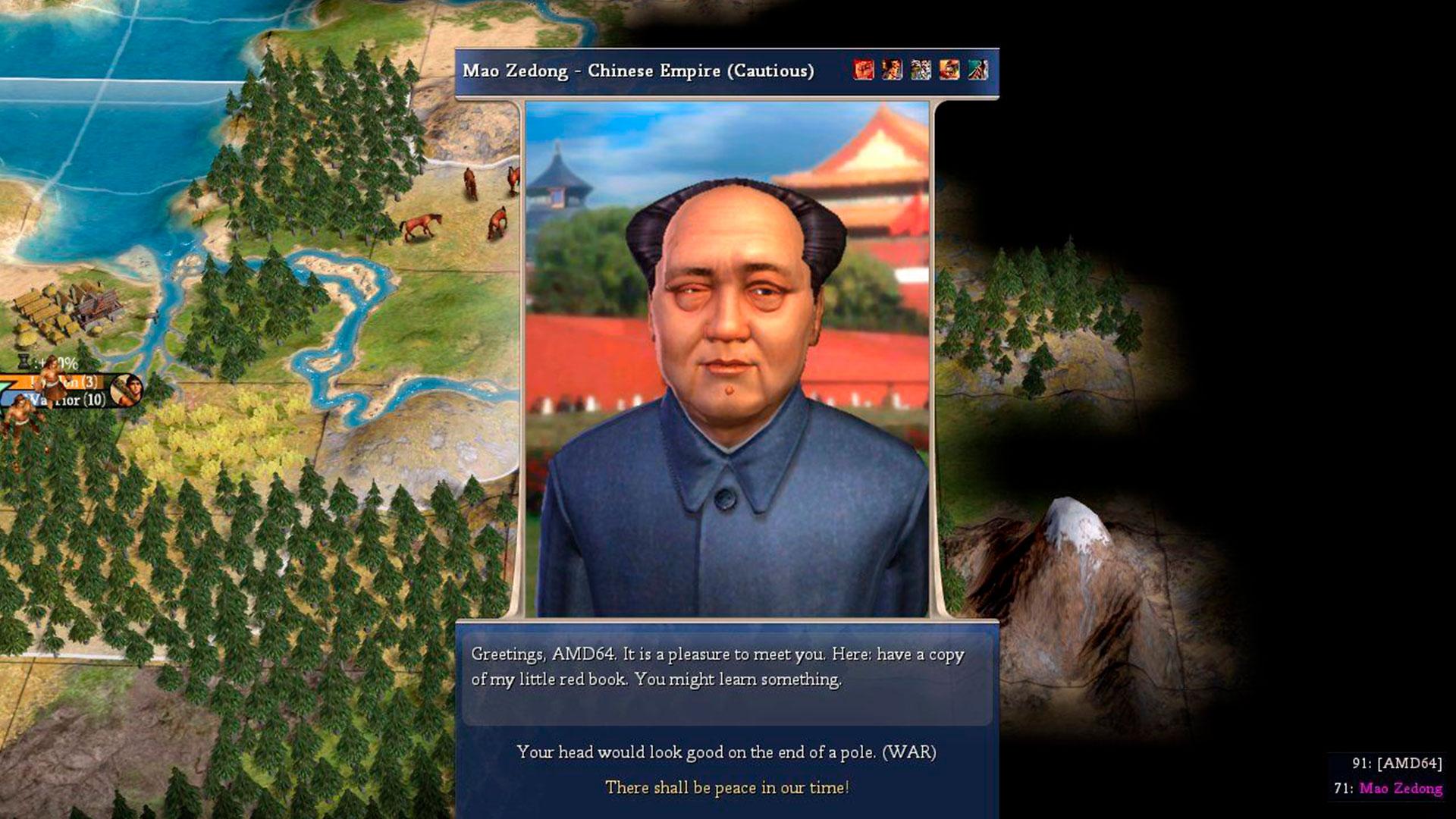Click the red fiery icon beside Mao's title
The image size is (1456, 819).
[x=863, y=71]
